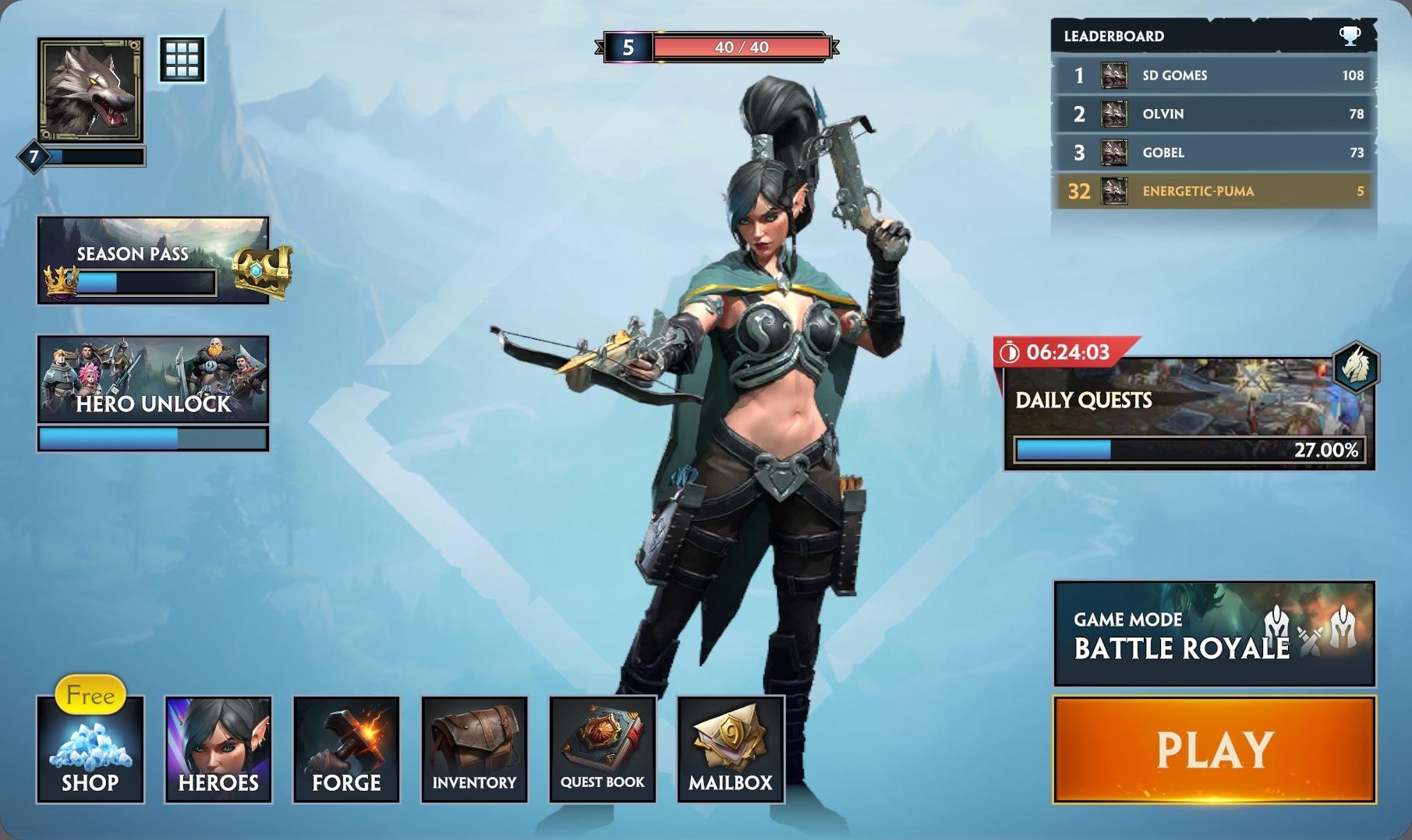
Task: Go to the Heroes menu
Action: coord(218,749)
